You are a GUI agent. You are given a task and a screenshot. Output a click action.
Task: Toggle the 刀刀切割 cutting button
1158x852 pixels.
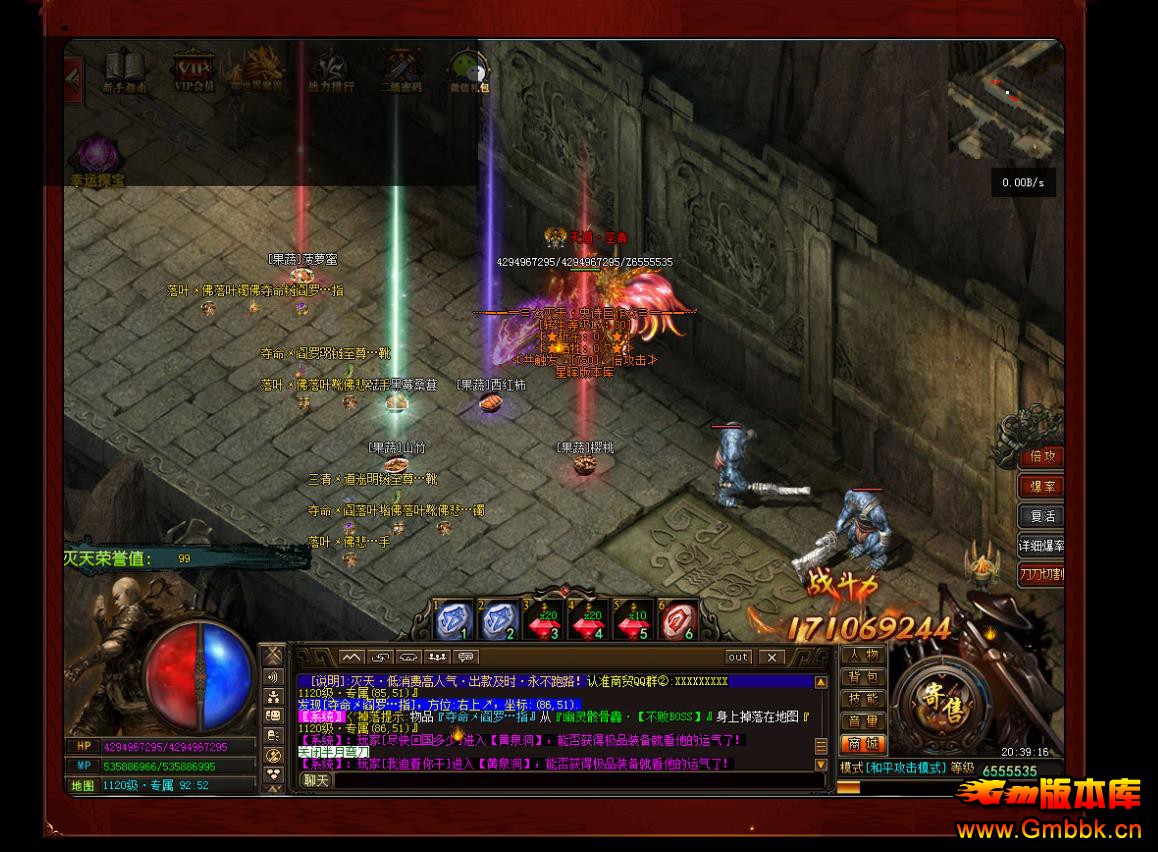point(1041,574)
